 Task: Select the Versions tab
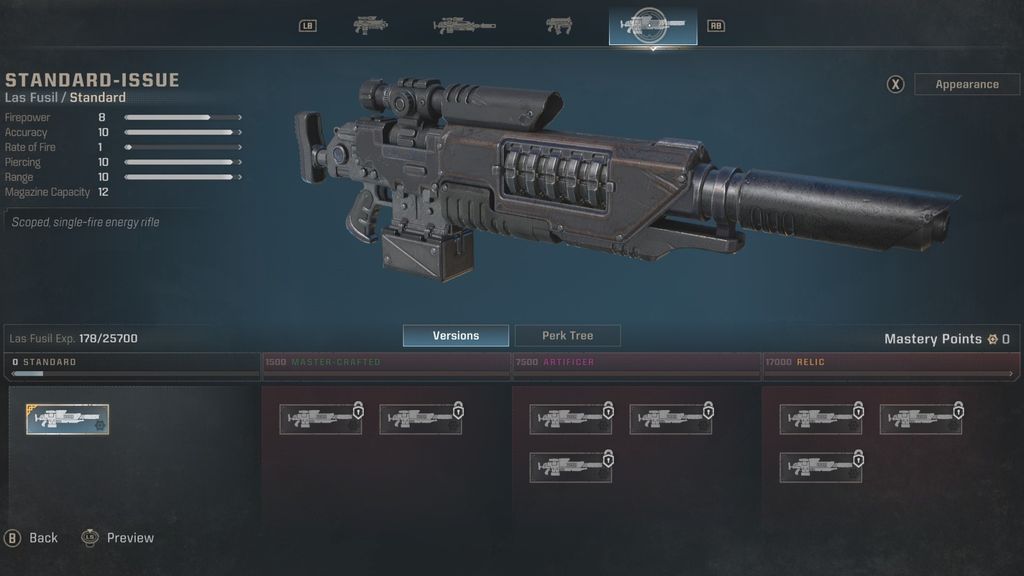point(455,336)
